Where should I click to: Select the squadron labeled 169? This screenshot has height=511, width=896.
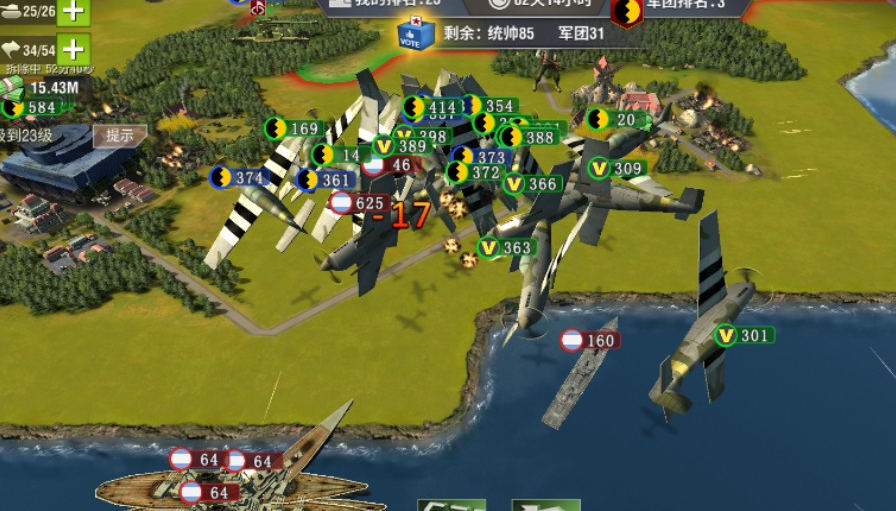(294, 128)
